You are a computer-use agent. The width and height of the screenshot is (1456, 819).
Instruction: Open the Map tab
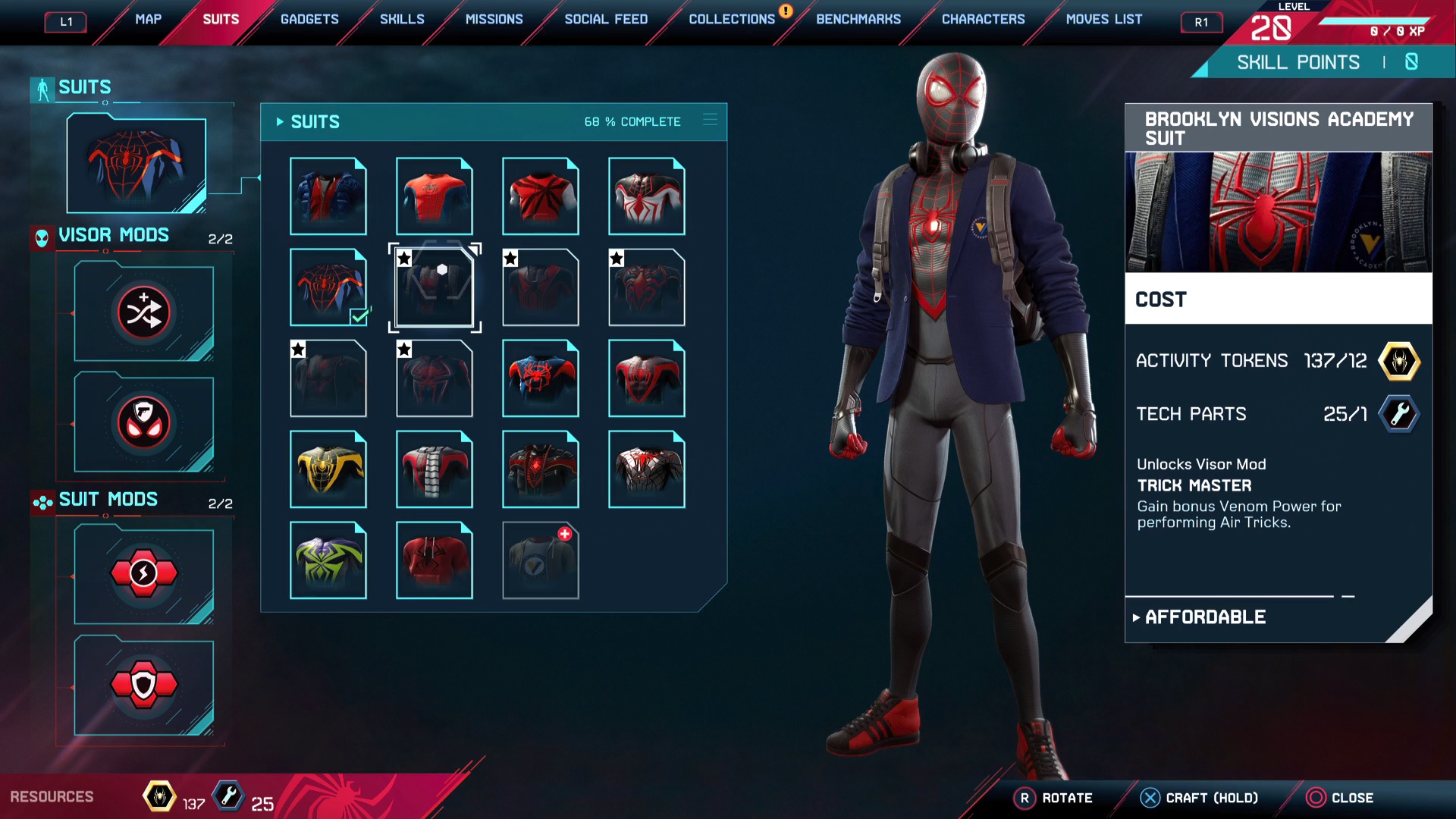click(x=148, y=20)
